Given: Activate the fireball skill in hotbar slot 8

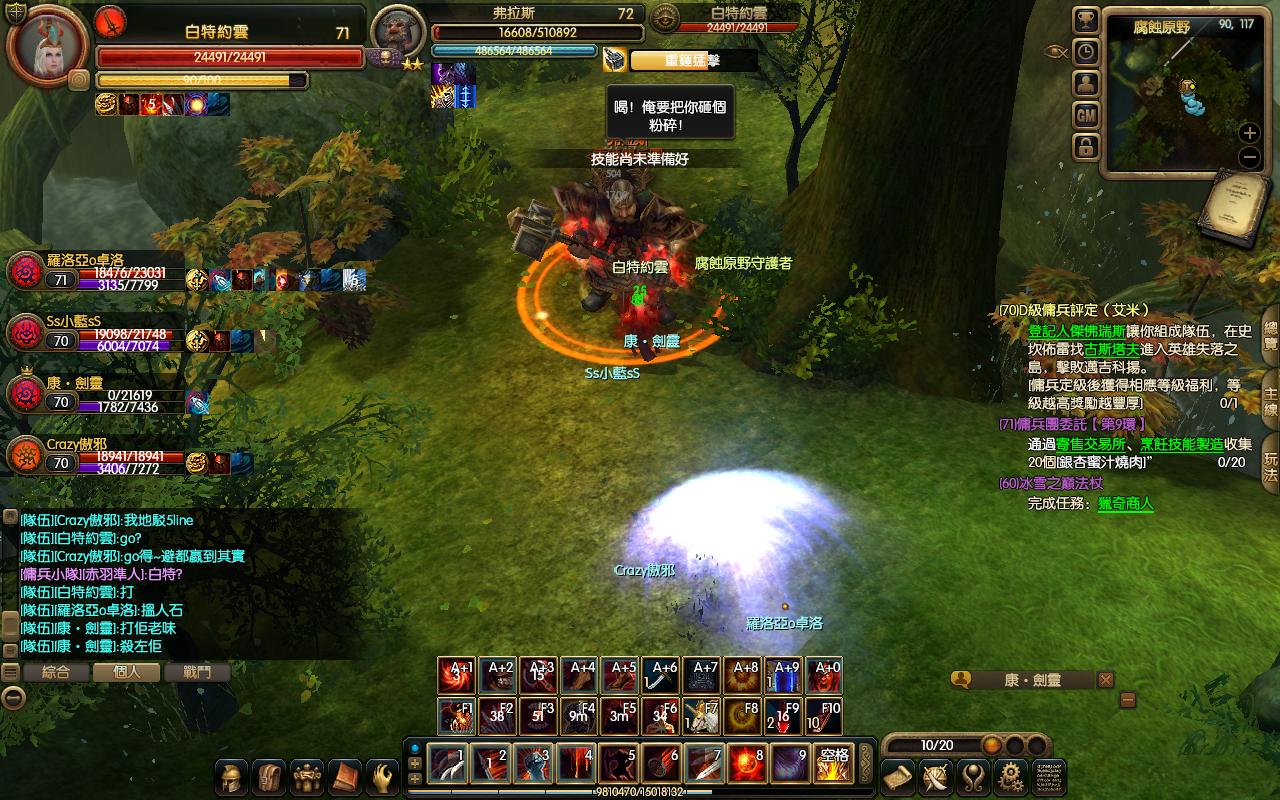Looking at the screenshot, I should tap(747, 765).
